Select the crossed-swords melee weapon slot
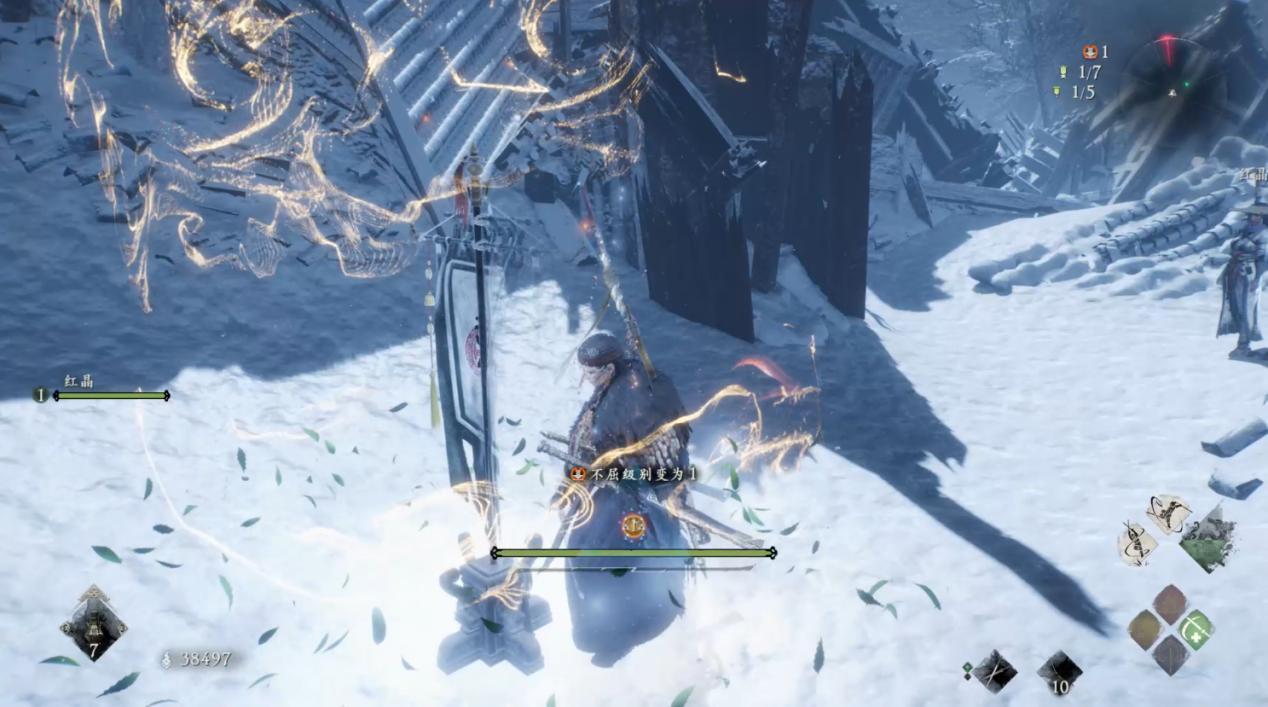This screenshot has width=1268, height=707. (x=995, y=670)
